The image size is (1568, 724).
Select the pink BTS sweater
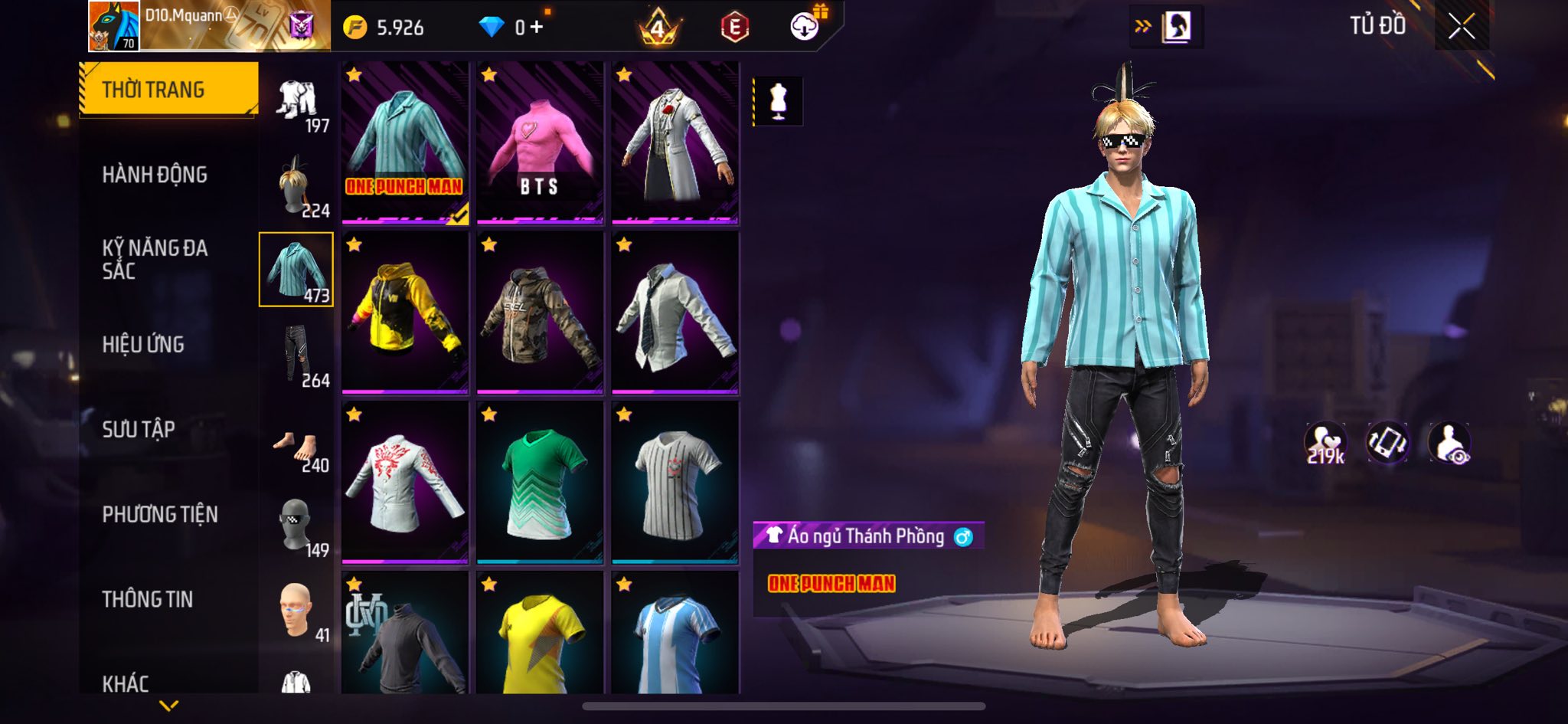tap(540, 144)
